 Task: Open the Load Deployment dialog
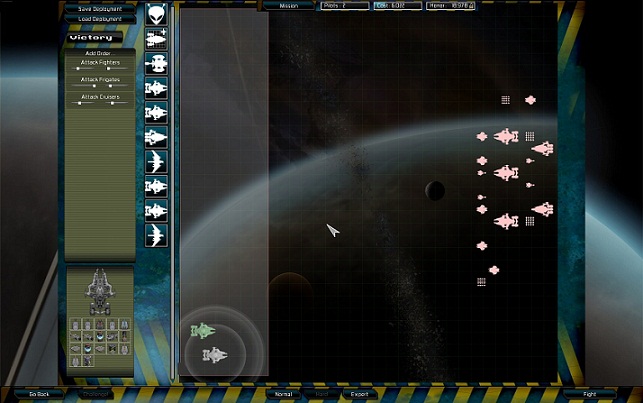click(x=100, y=19)
